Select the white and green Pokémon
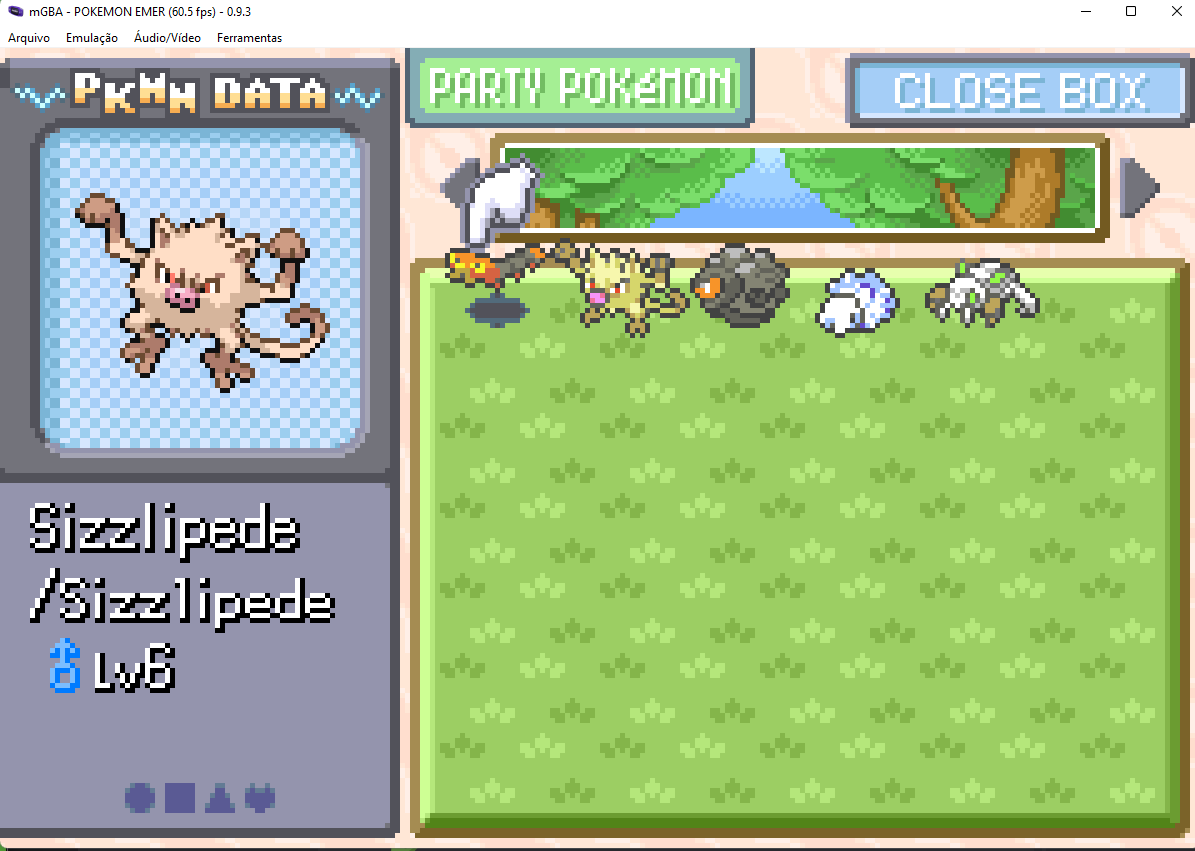This screenshot has height=851, width=1195. (x=980, y=292)
